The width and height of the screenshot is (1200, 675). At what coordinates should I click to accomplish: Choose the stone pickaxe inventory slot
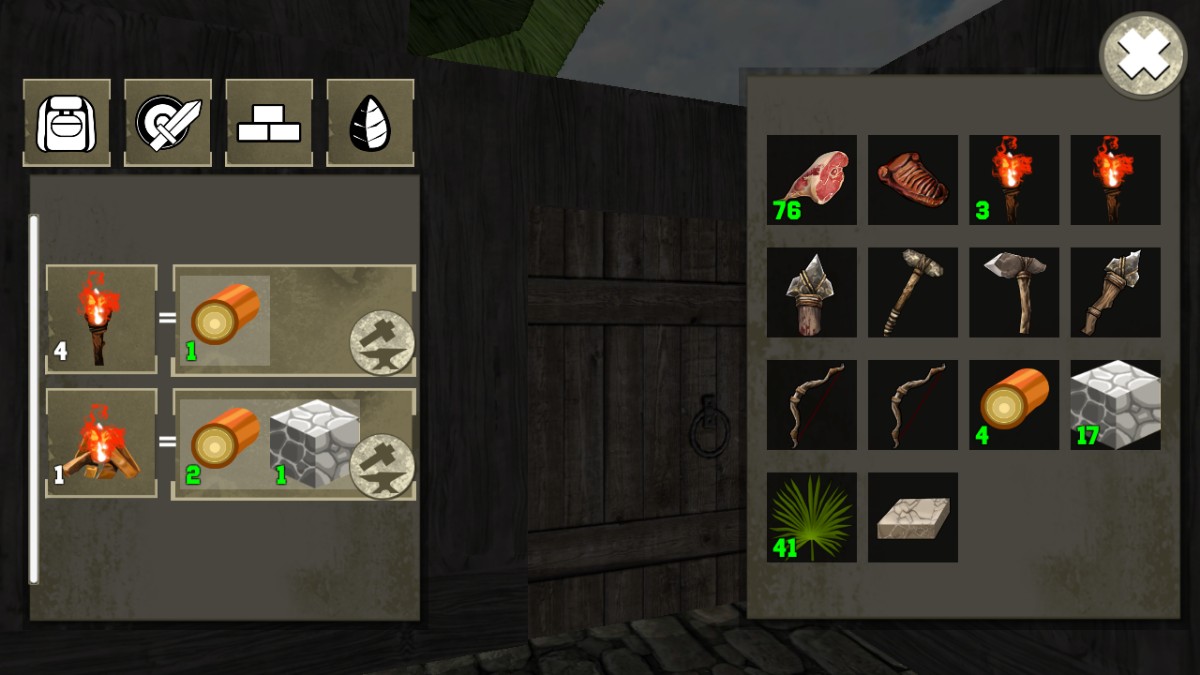click(x=1014, y=293)
